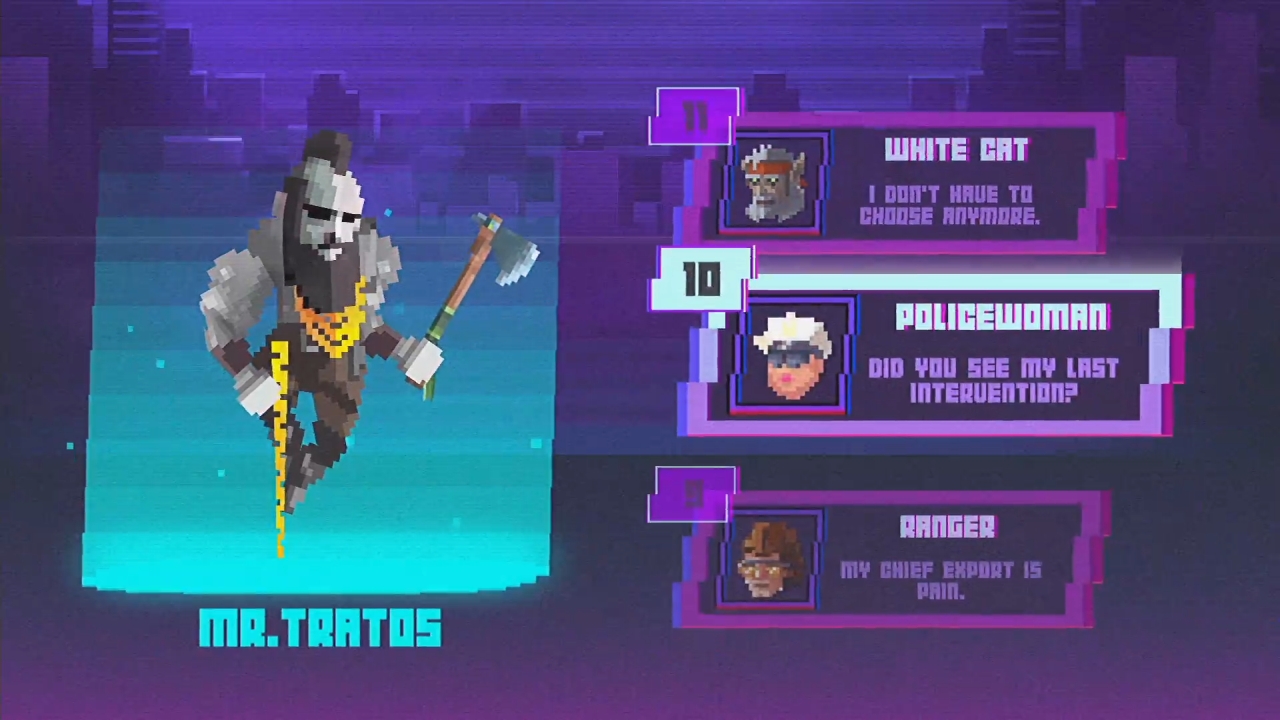This screenshot has width=1280, height=720.
Task: Click the POLICEWOMAN name text
Action: point(1001,317)
